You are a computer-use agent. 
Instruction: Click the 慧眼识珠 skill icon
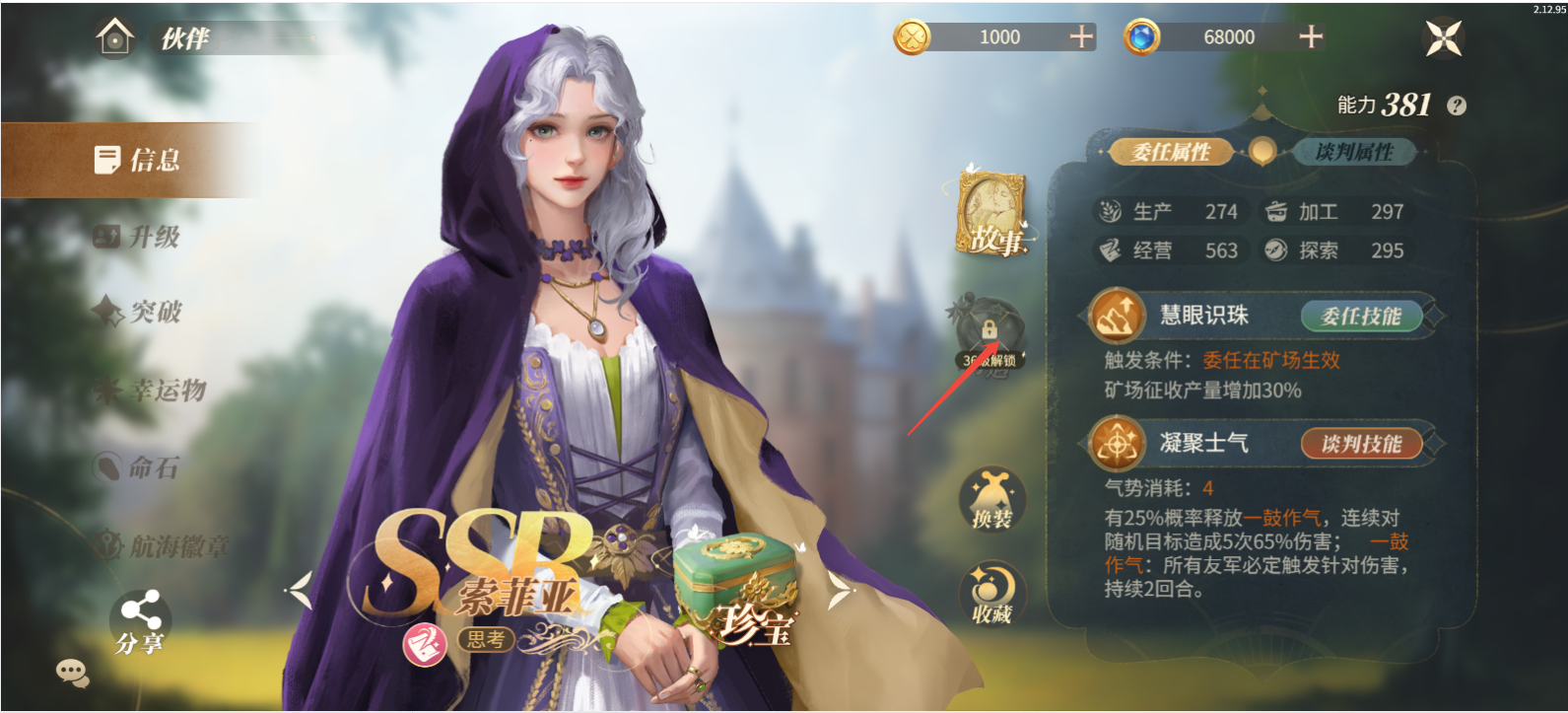pos(1117,316)
